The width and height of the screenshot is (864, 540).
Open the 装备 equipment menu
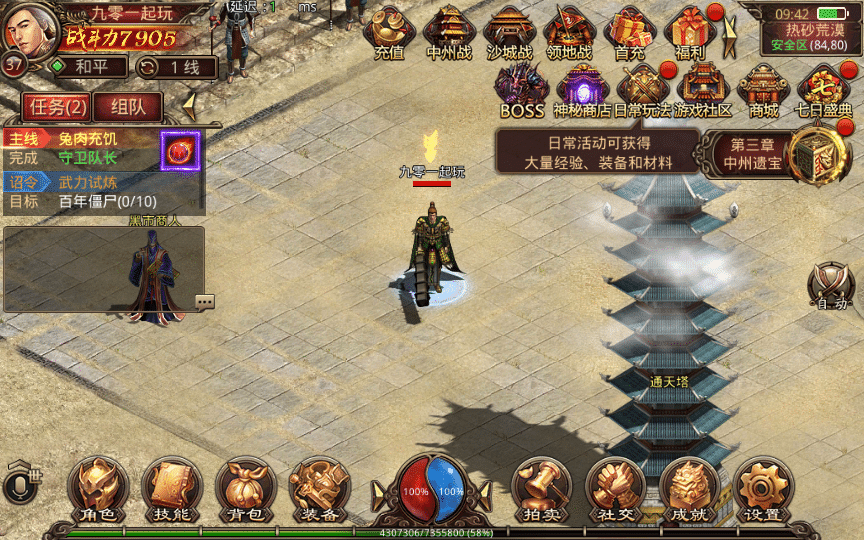(x=320, y=488)
